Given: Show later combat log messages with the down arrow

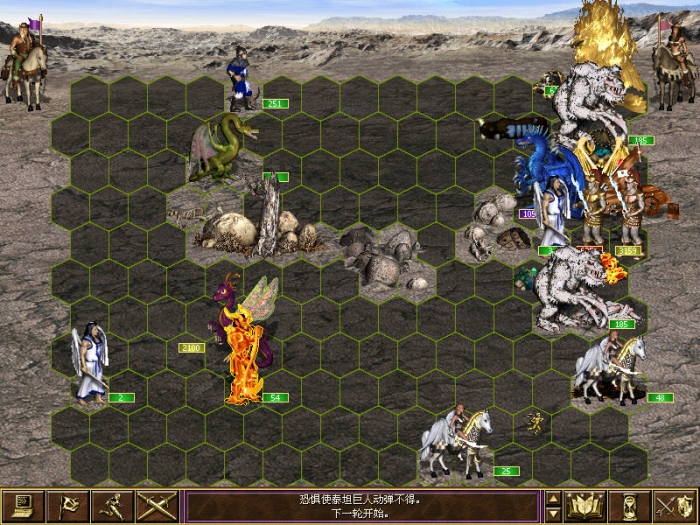Looking at the screenshot, I should [x=552, y=514].
